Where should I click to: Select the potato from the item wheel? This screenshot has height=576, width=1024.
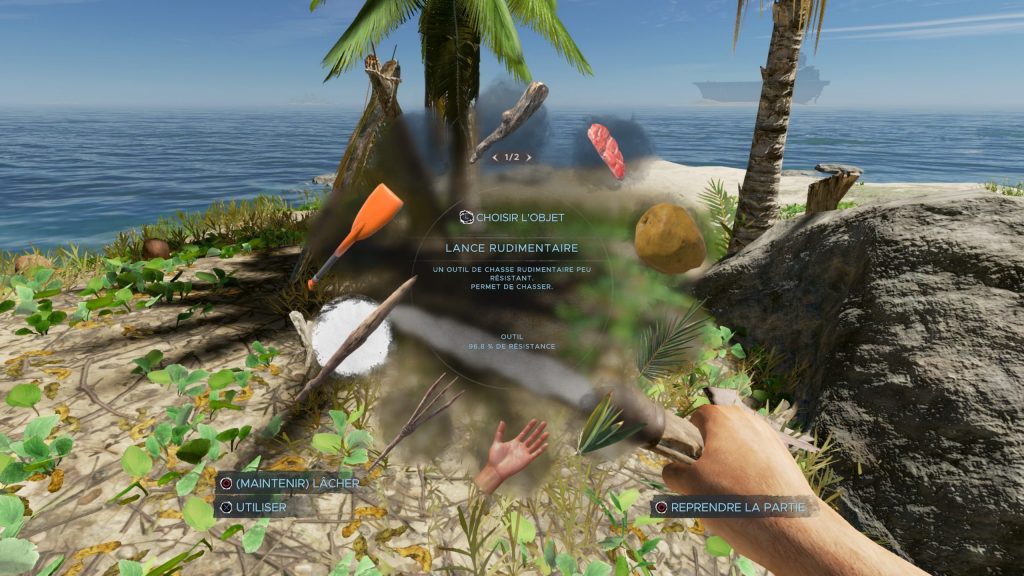coord(669,238)
